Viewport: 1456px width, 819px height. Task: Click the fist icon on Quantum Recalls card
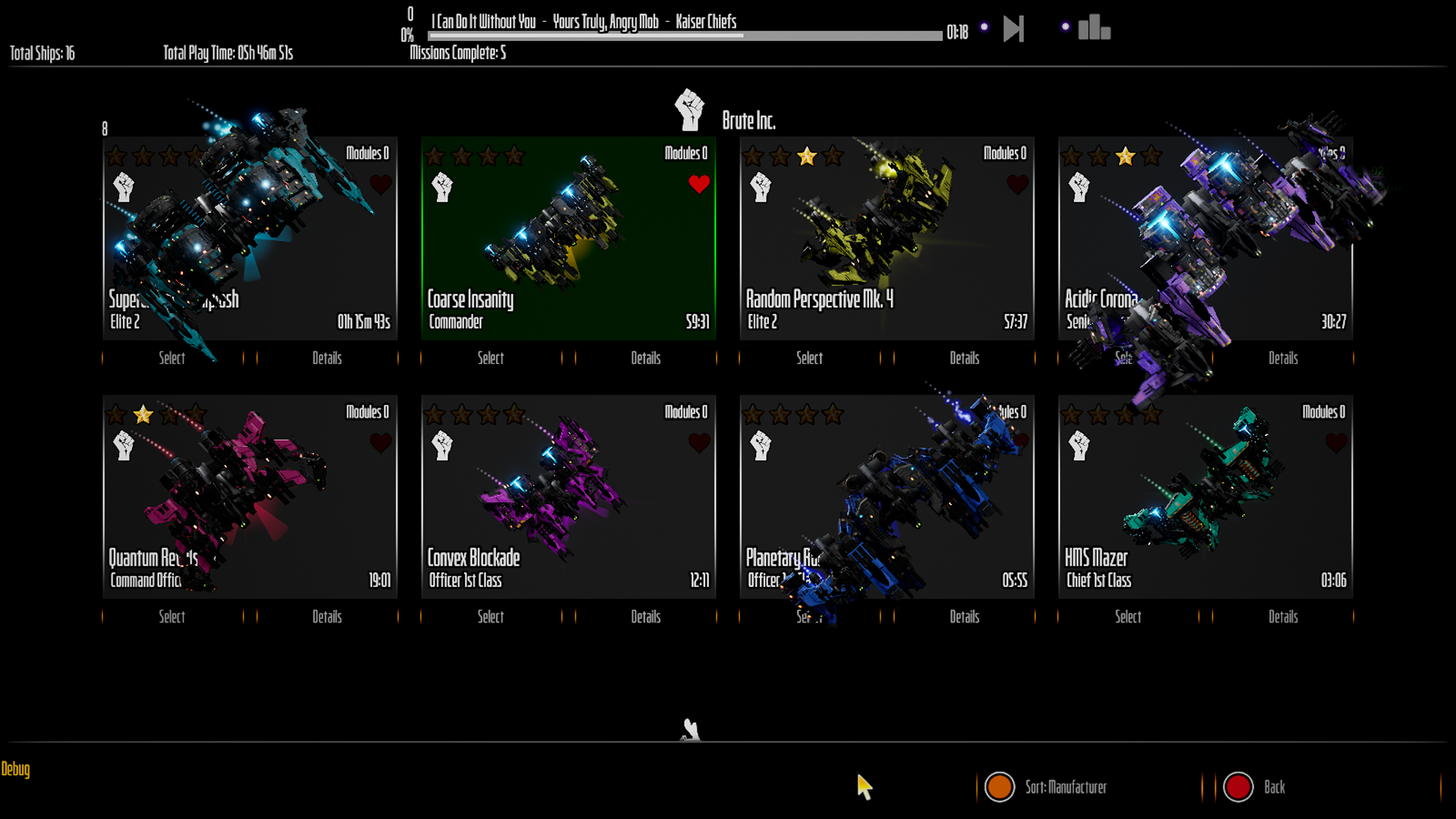pyautogui.click(x=124, y=446)
